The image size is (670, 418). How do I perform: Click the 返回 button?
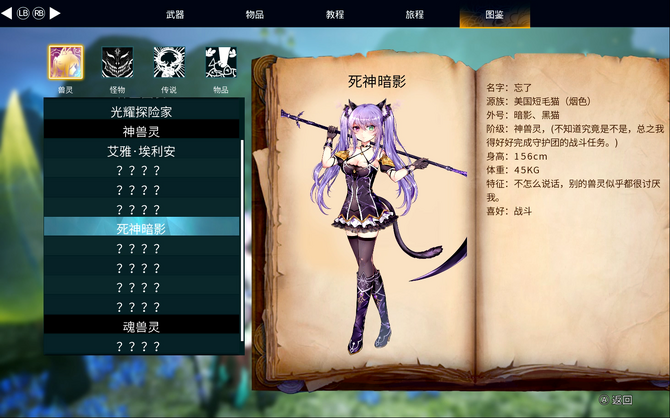click(x=617, y=399)
